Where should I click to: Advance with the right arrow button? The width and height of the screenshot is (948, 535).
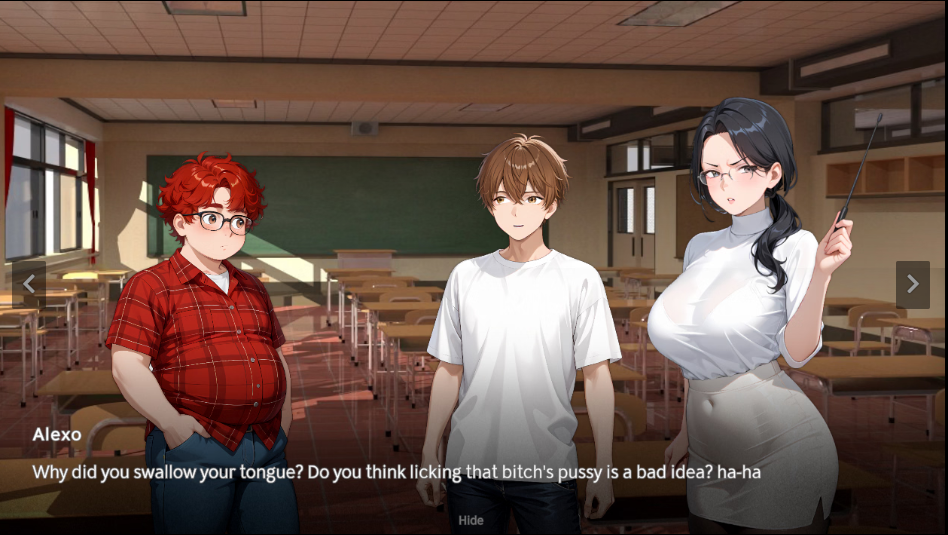[x=912, y=285]
